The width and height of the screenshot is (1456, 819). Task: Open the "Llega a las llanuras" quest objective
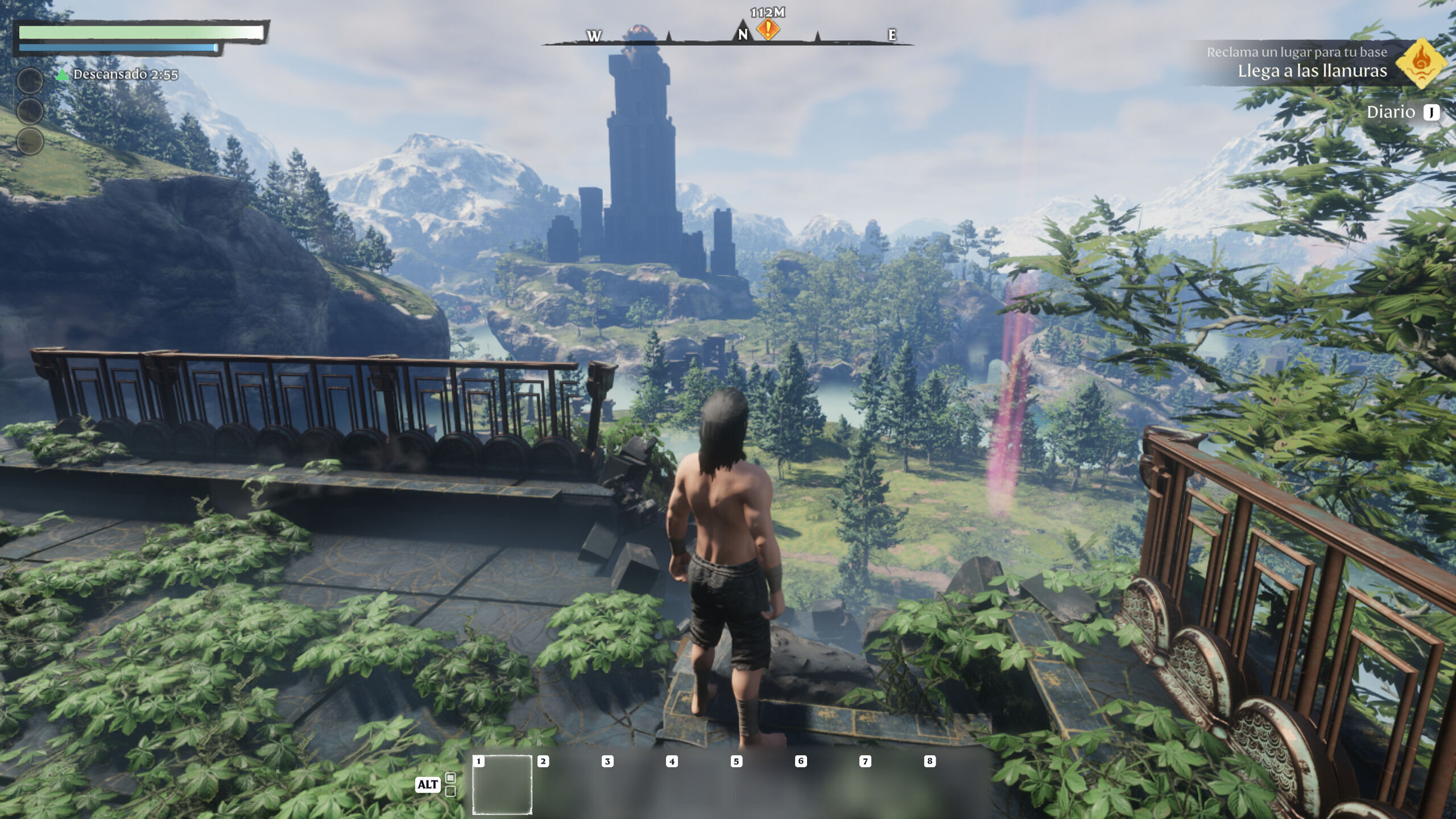(x=1312, y=71)
